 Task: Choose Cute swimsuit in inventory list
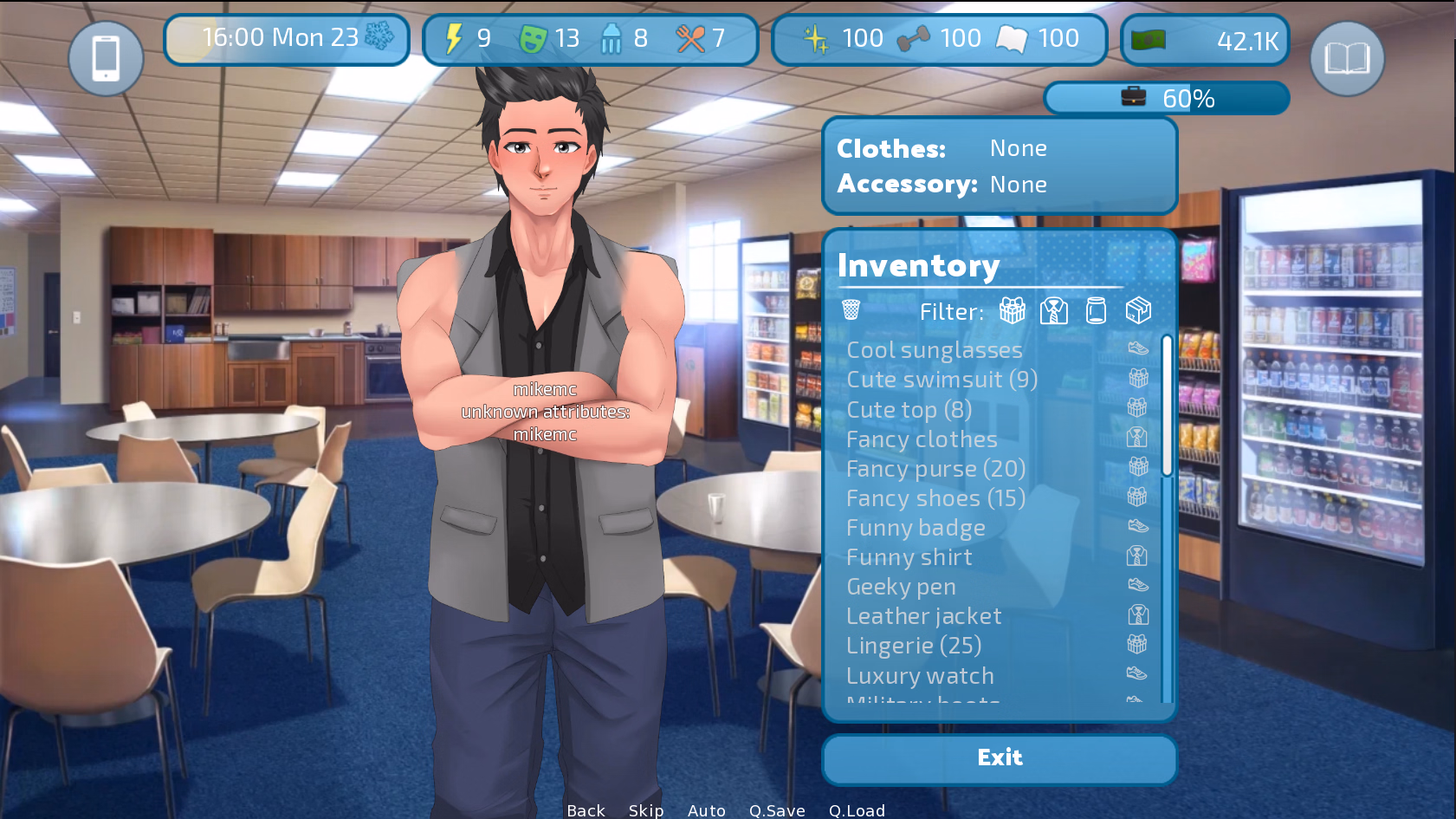pos(942,380)
